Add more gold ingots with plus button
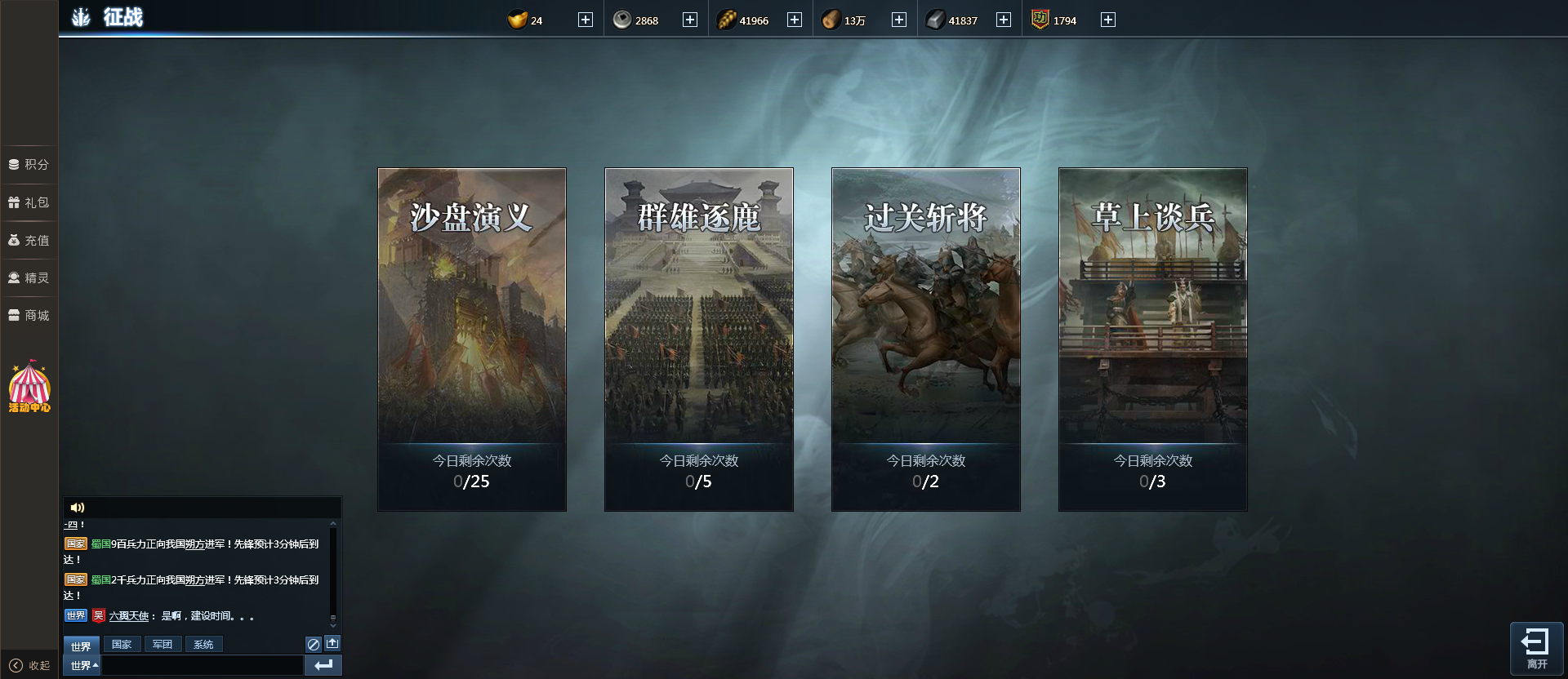1568x679 pixels. tap(586, 20)
